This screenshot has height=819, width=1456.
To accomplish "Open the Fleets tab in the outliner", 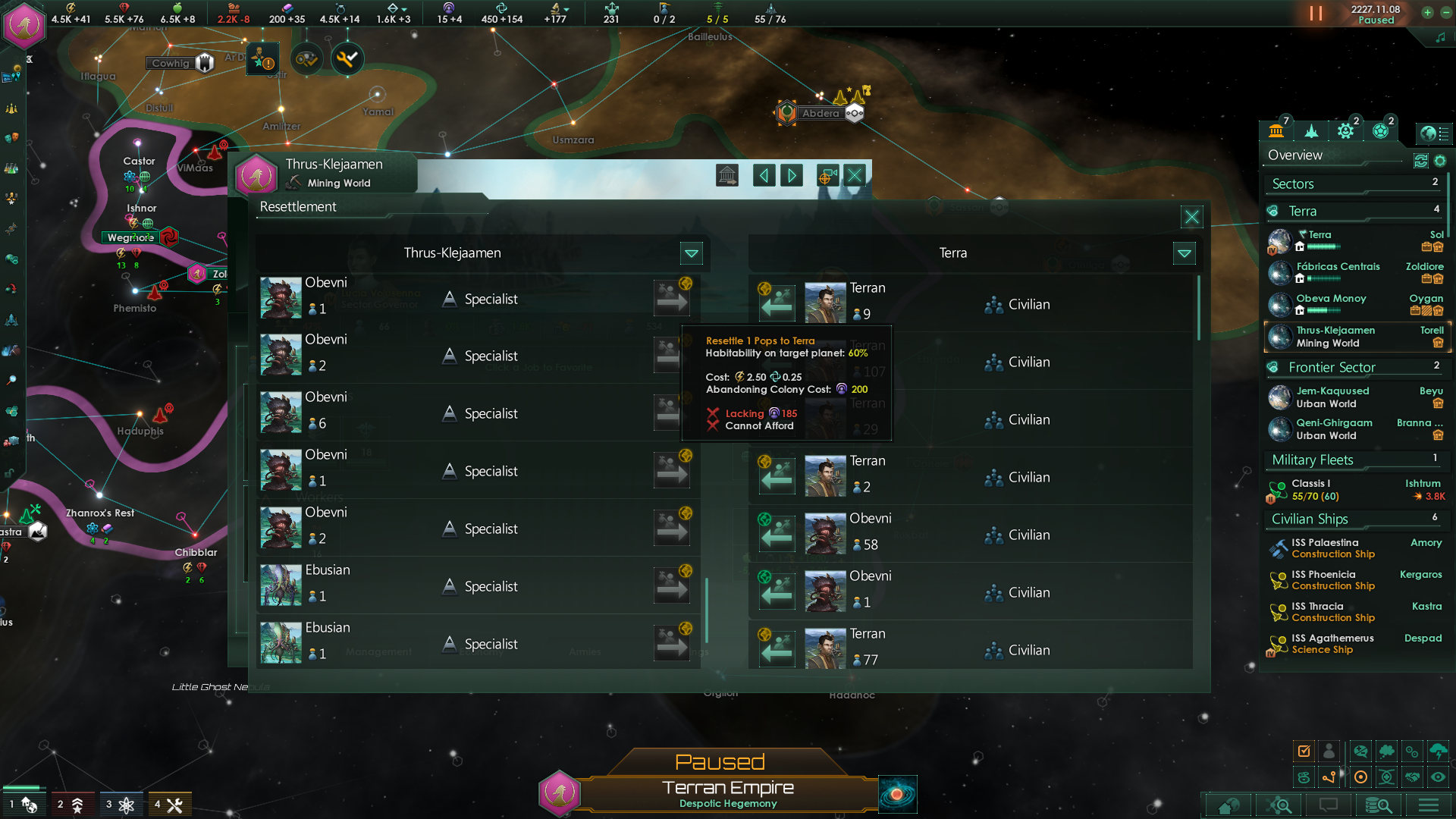I will [x=1312, y=130].
